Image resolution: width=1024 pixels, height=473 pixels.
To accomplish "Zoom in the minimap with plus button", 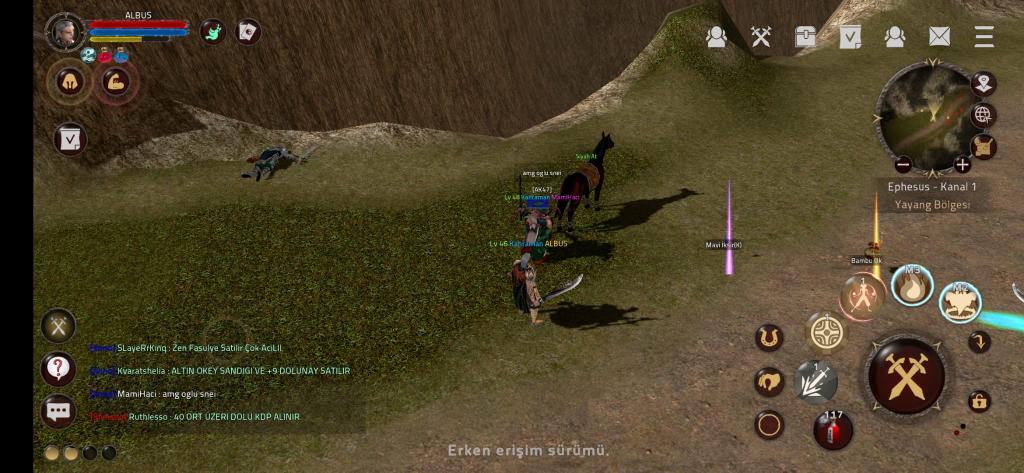I will [962, 164].
